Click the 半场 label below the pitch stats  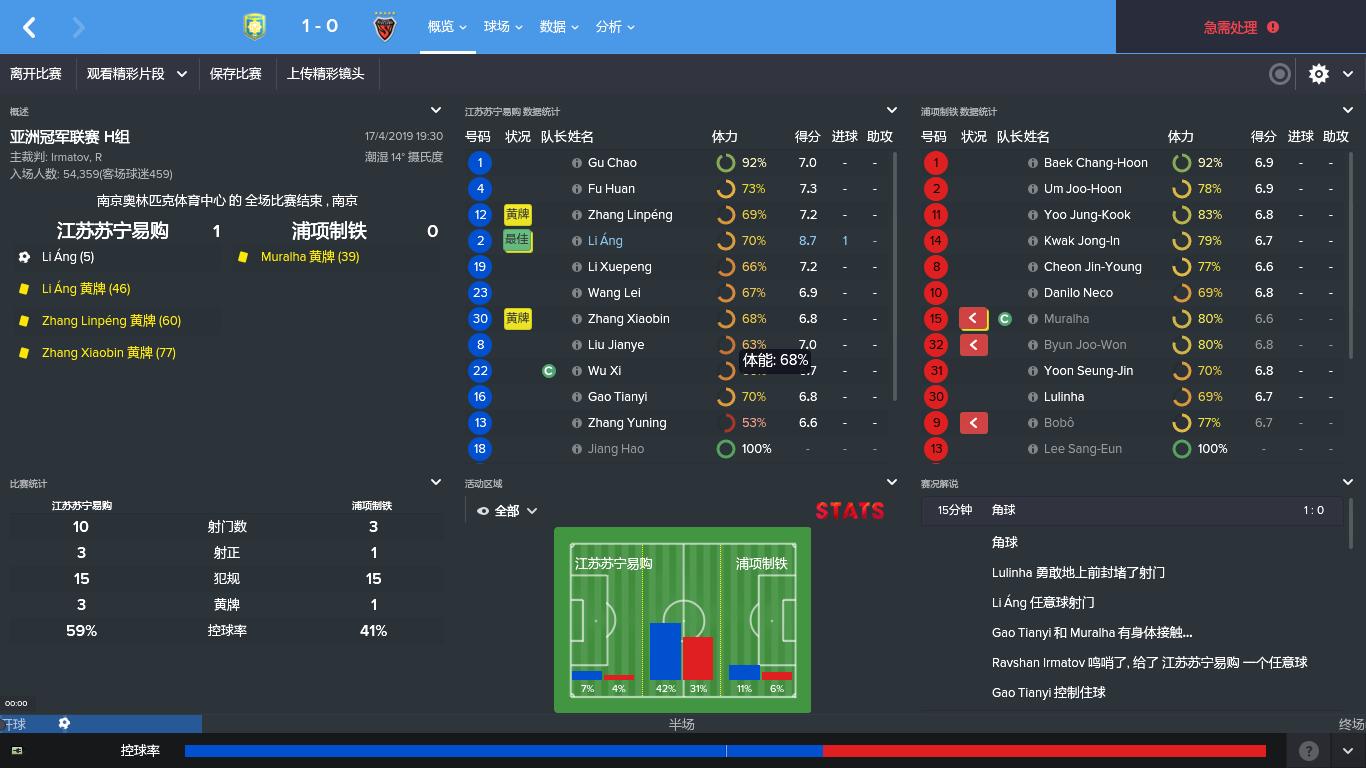[682, 724]
